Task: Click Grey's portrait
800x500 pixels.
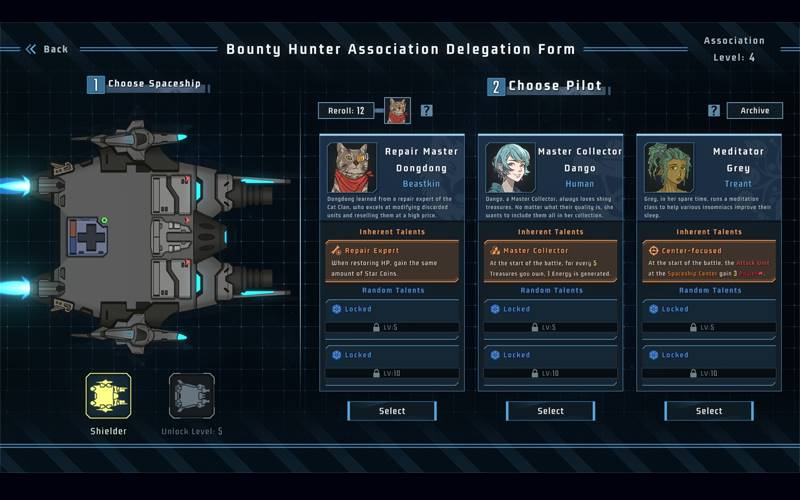Action: tap(668, 167)
